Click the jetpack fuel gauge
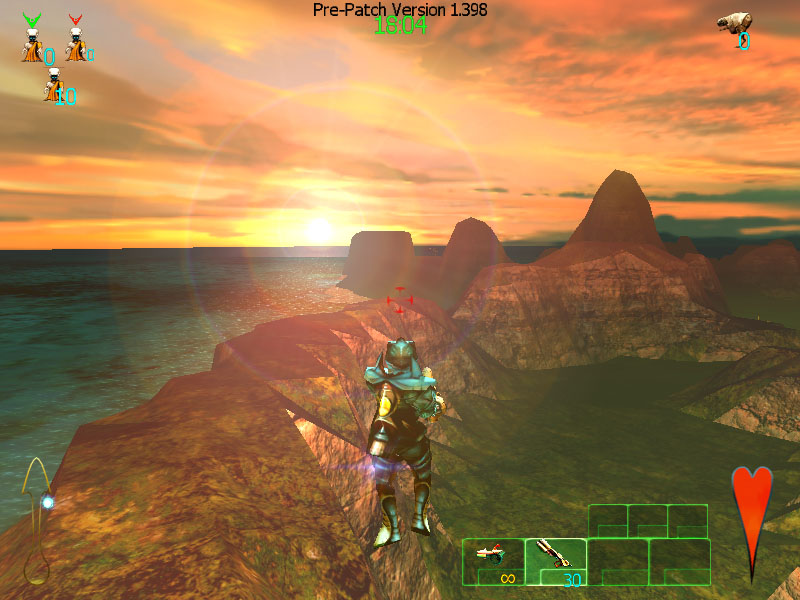Image resolution: width=800 pixels, height=600 pixels. pos(38,520)
